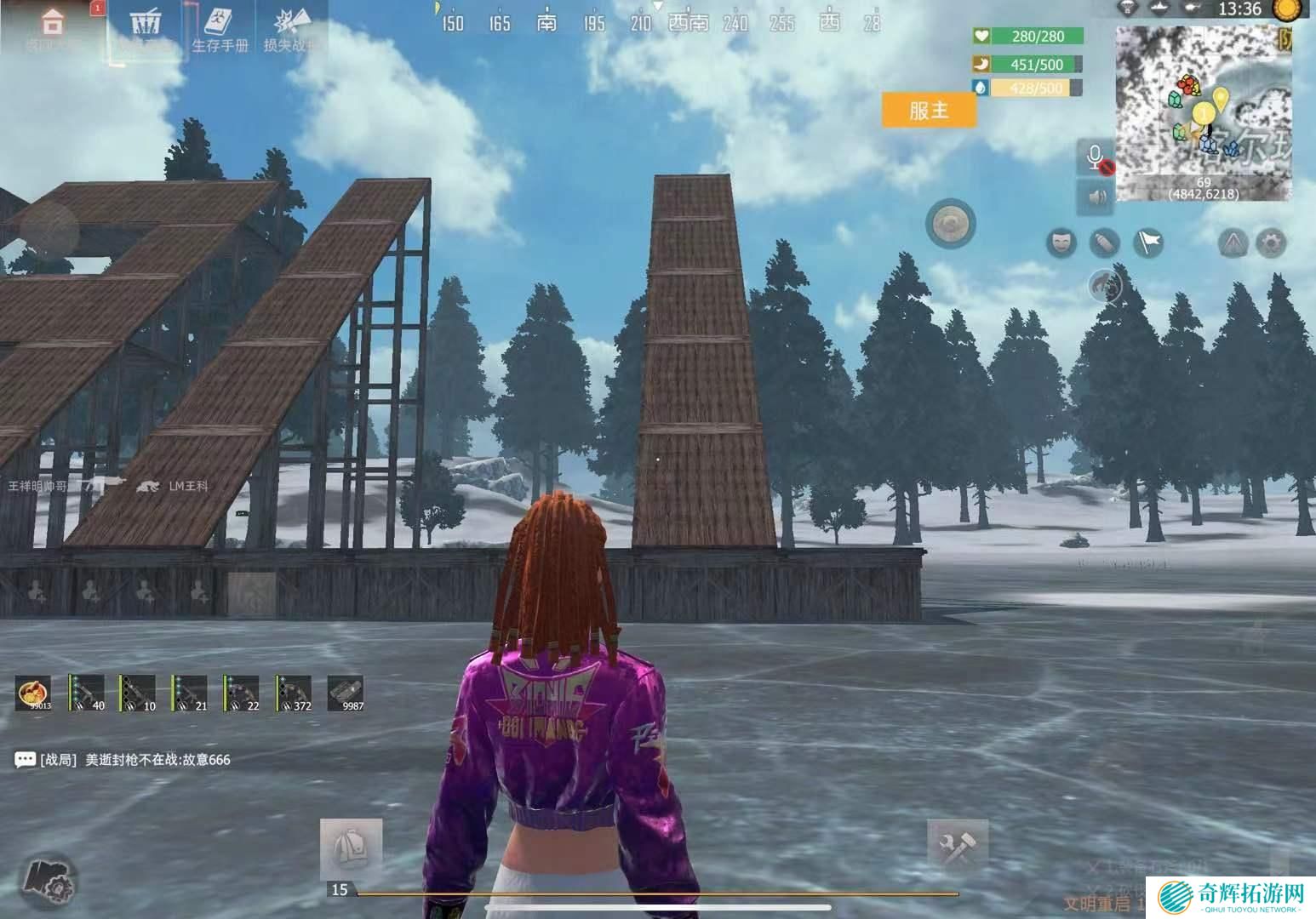Open the hammer and wrench build menu

click(958, 848)
